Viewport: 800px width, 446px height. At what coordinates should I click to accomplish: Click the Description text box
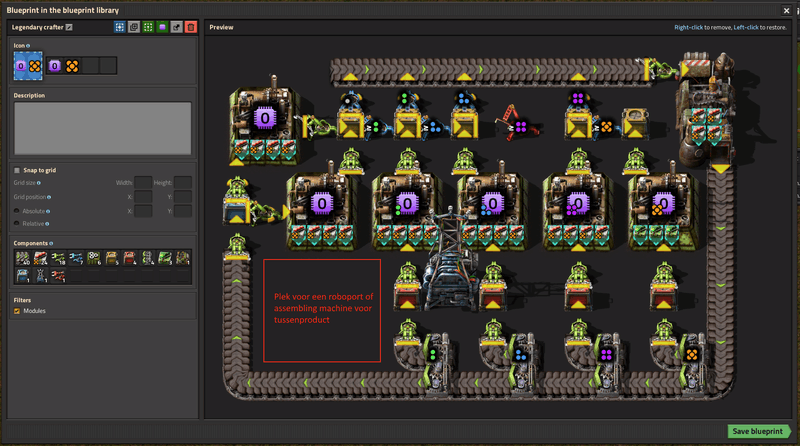point(102,128)
